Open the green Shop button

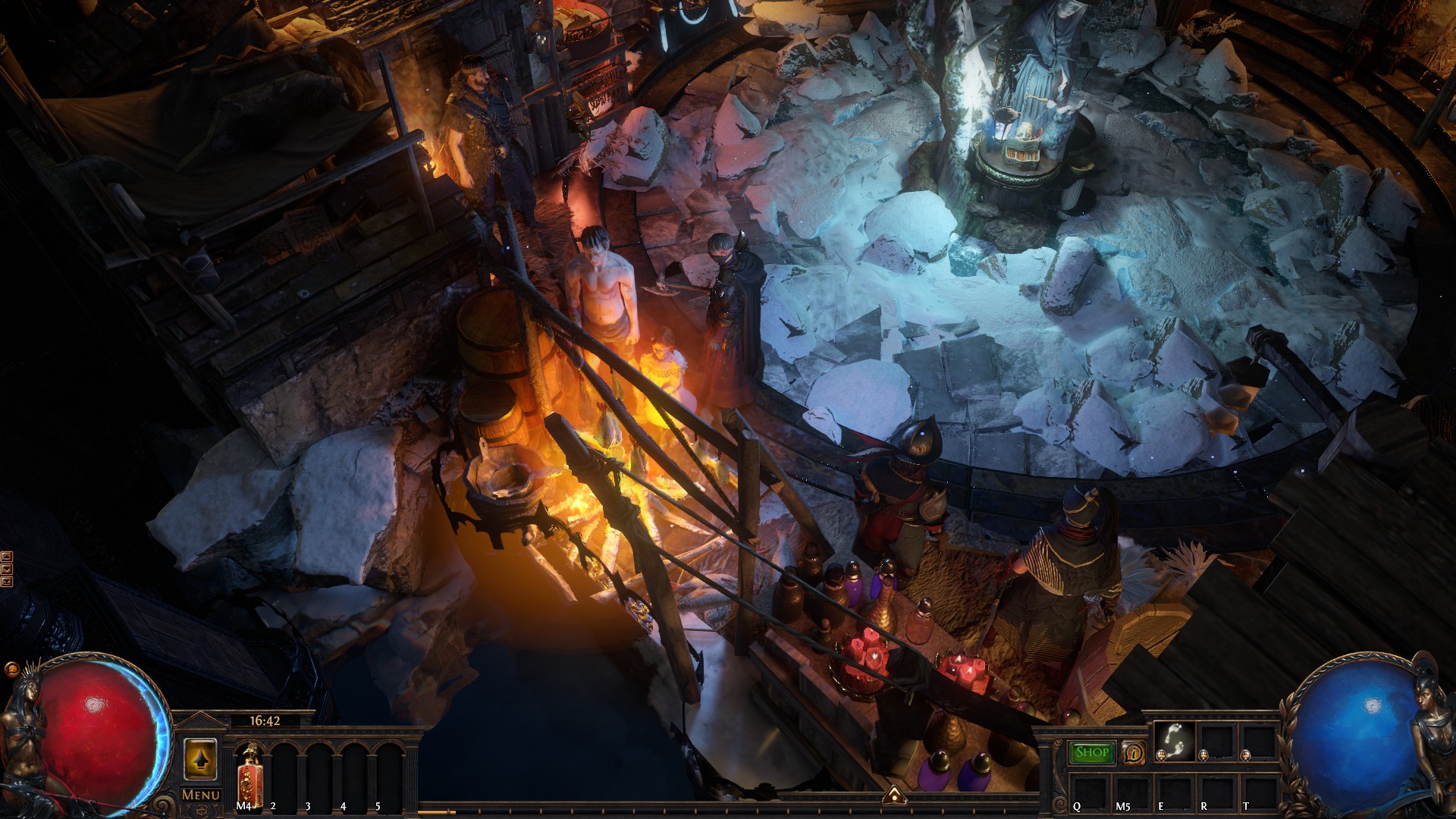click(x=1092, y=752)
